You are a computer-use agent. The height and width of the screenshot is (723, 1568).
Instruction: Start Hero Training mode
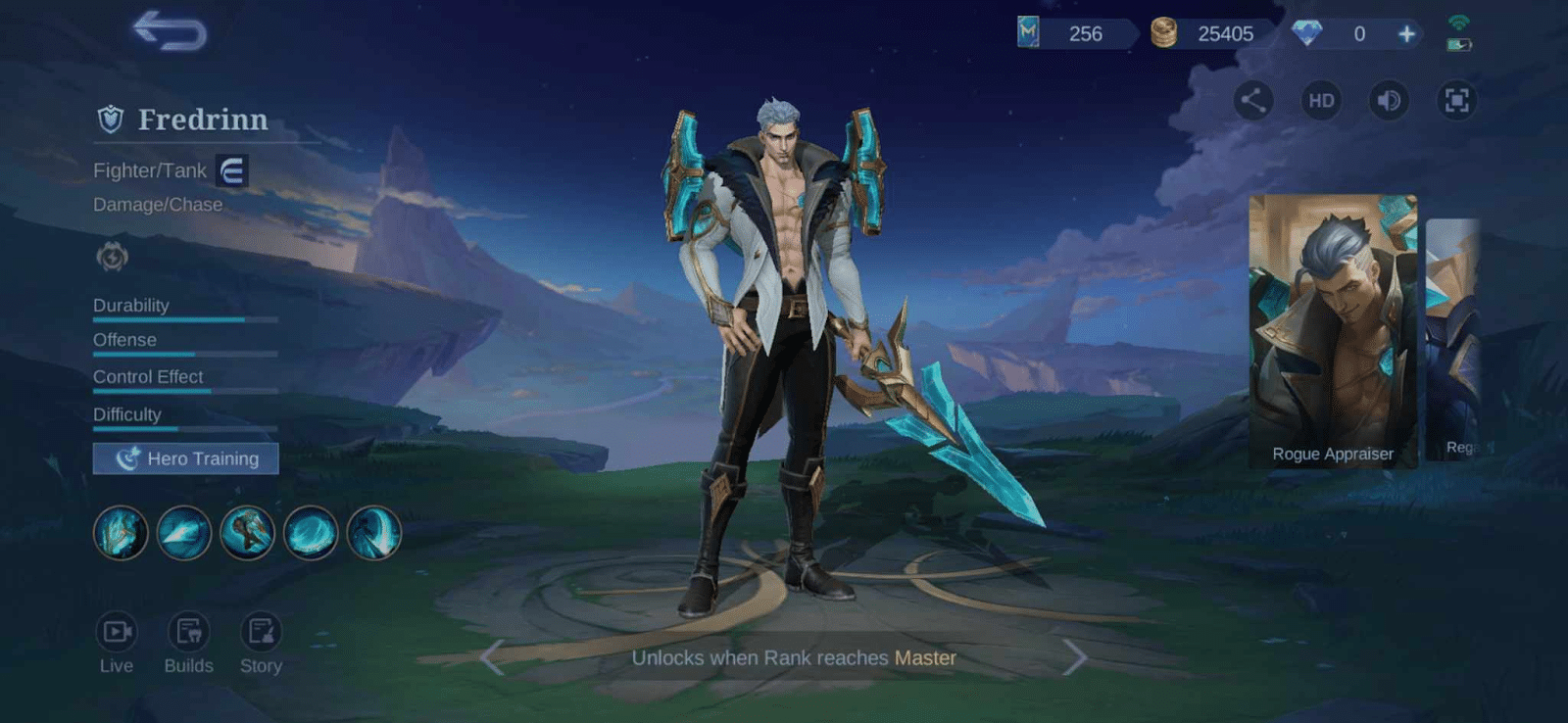point(185,458)
